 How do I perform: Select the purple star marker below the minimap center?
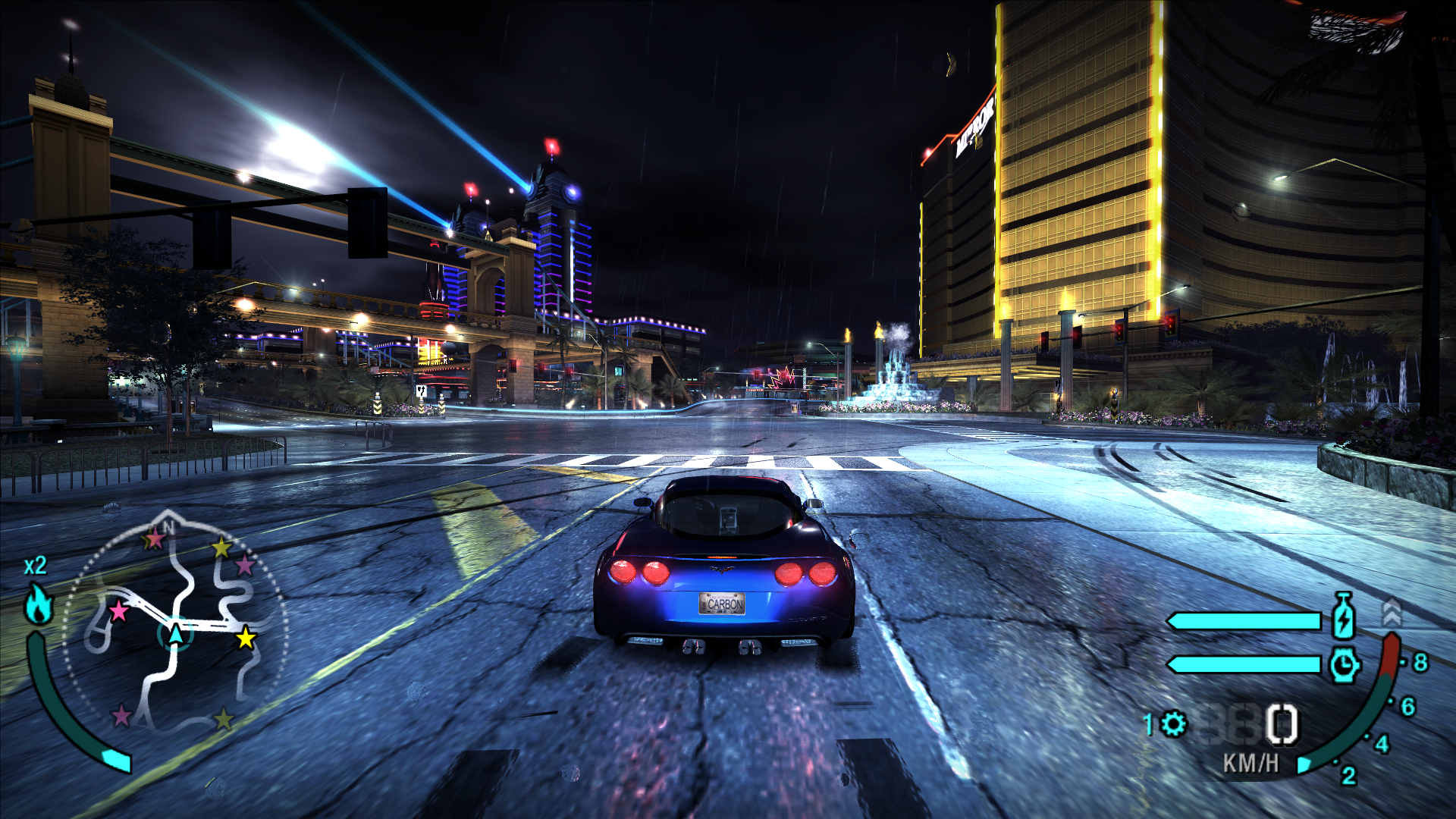pyautogui.click(x=121, y=714)
